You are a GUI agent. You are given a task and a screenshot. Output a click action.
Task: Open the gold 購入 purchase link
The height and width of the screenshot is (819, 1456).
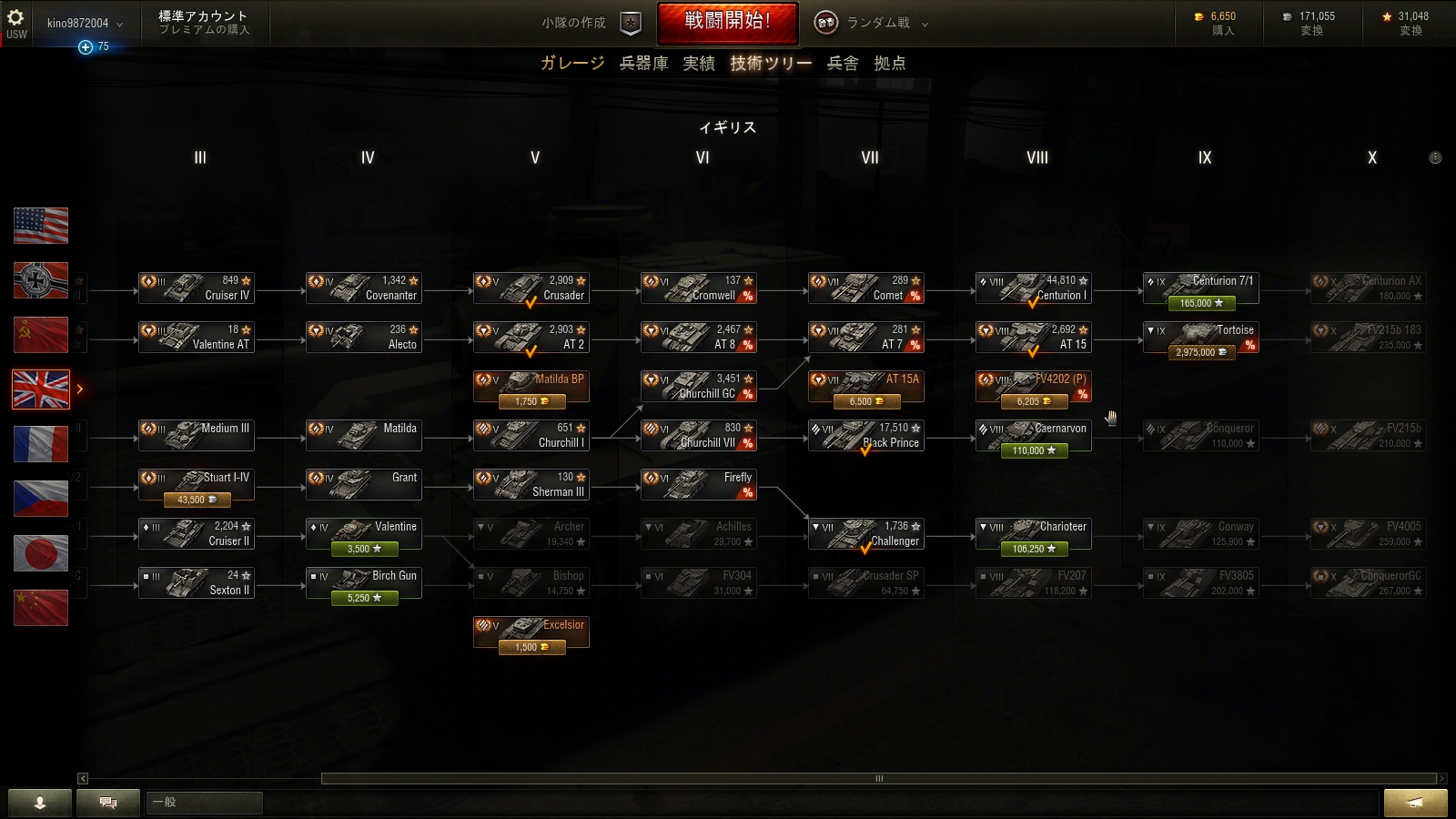(1223, 31)
